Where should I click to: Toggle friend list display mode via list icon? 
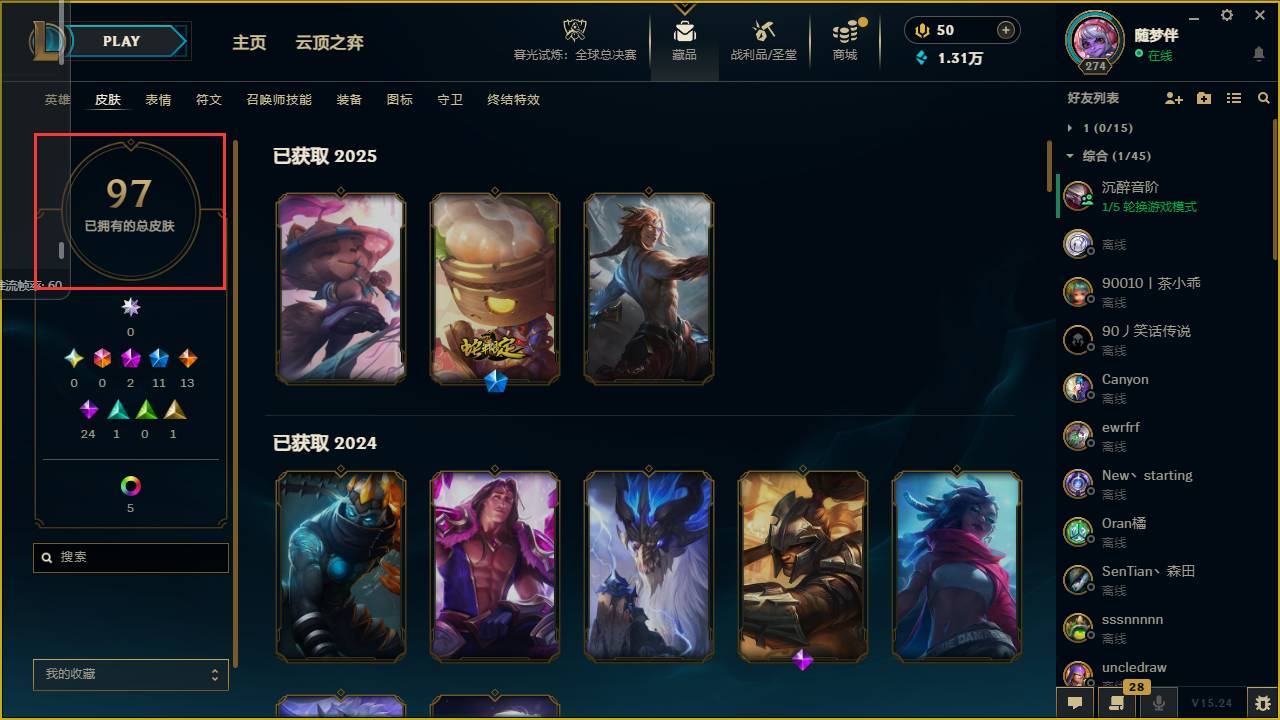point(1233,98)
